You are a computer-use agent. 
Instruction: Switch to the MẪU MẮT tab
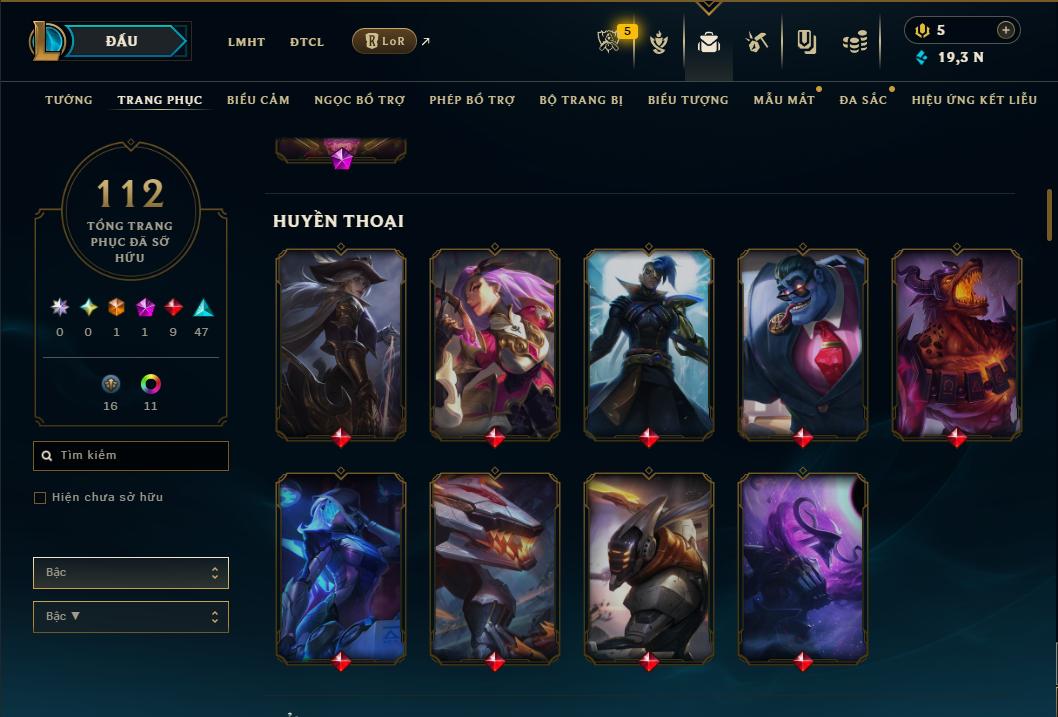pyautogui.click(x=783, y=100)
